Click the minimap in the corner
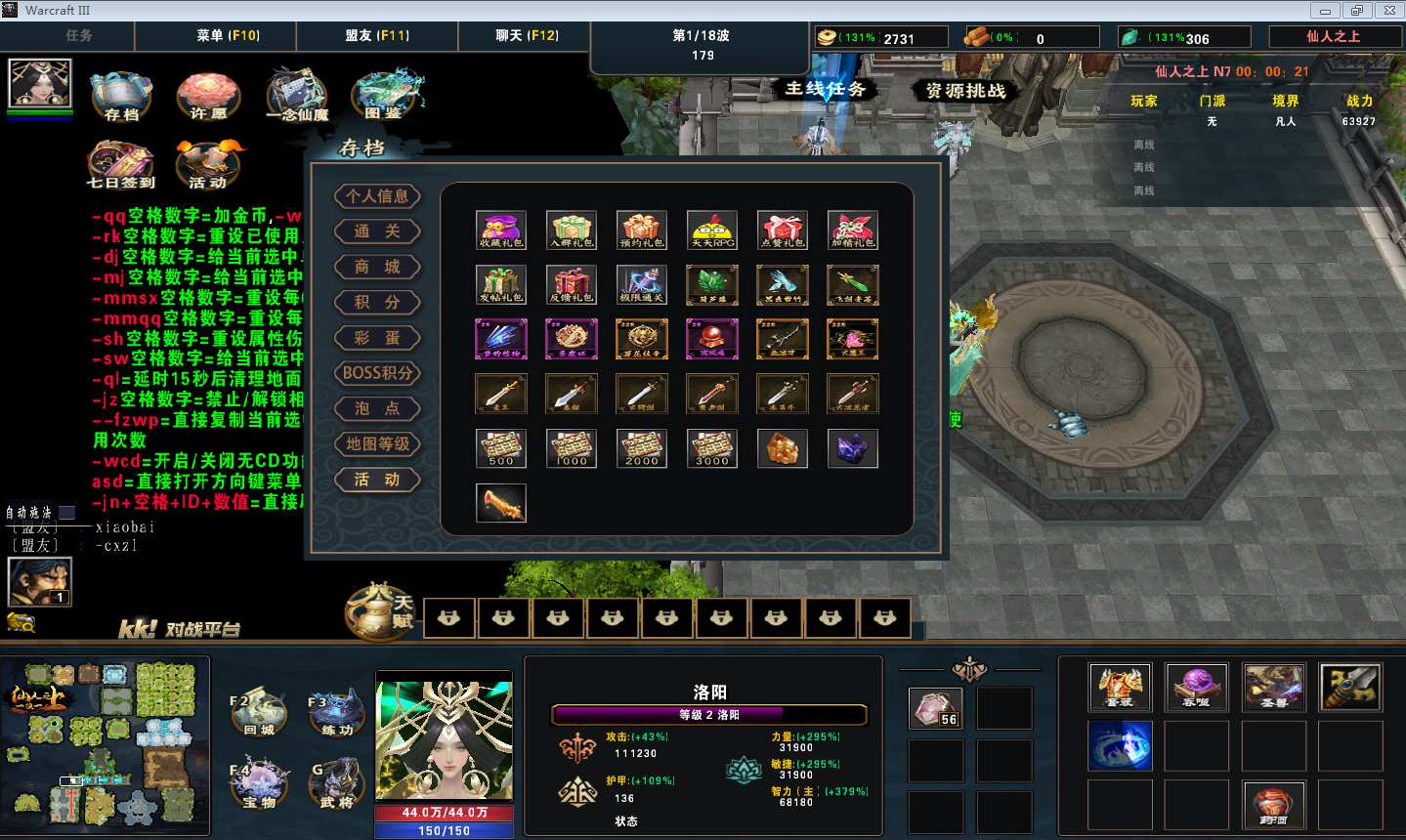The width and height of the screenshot is (1406, 840). tap(106, 745)
